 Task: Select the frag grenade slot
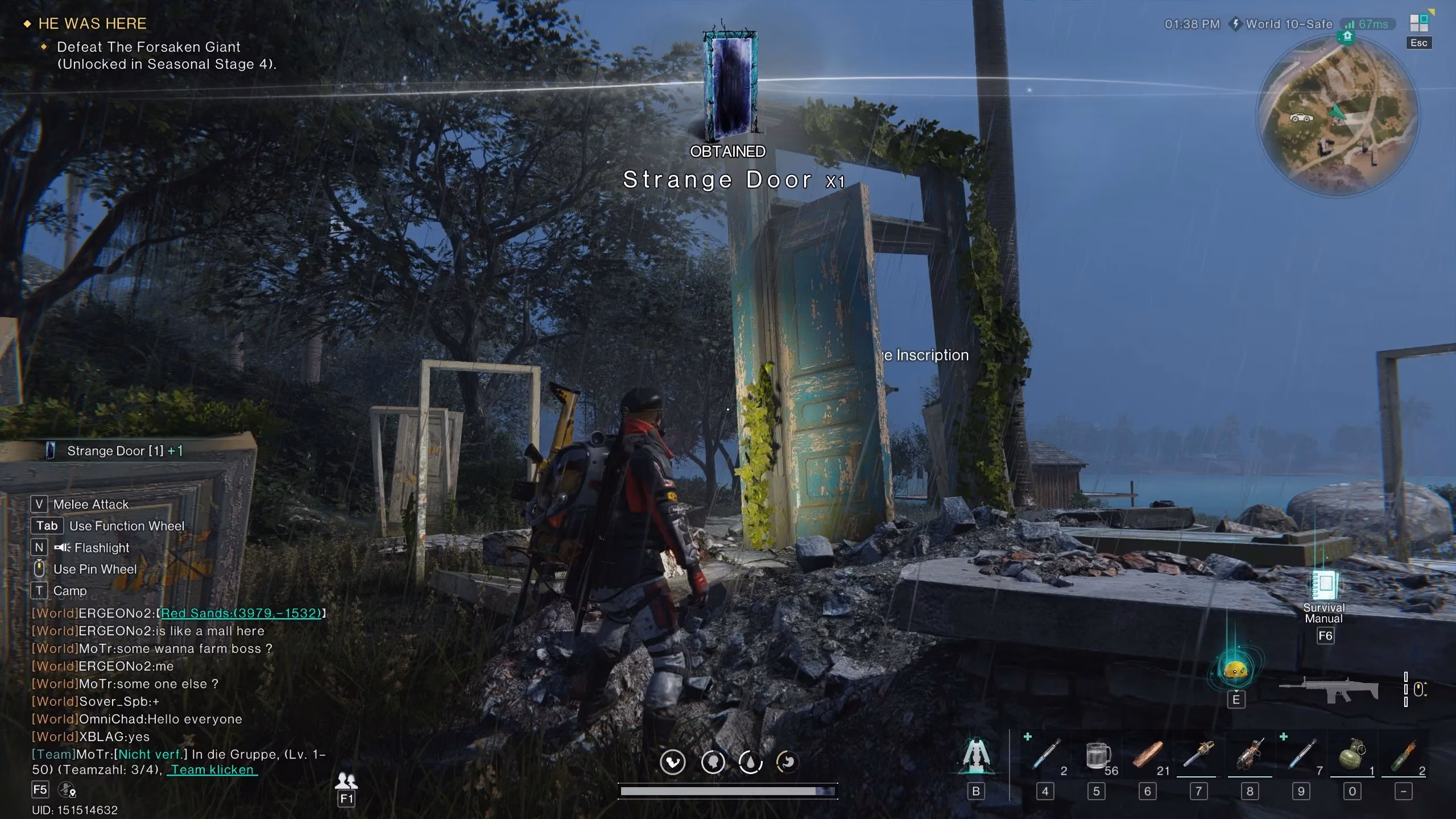click(1352, 756)
